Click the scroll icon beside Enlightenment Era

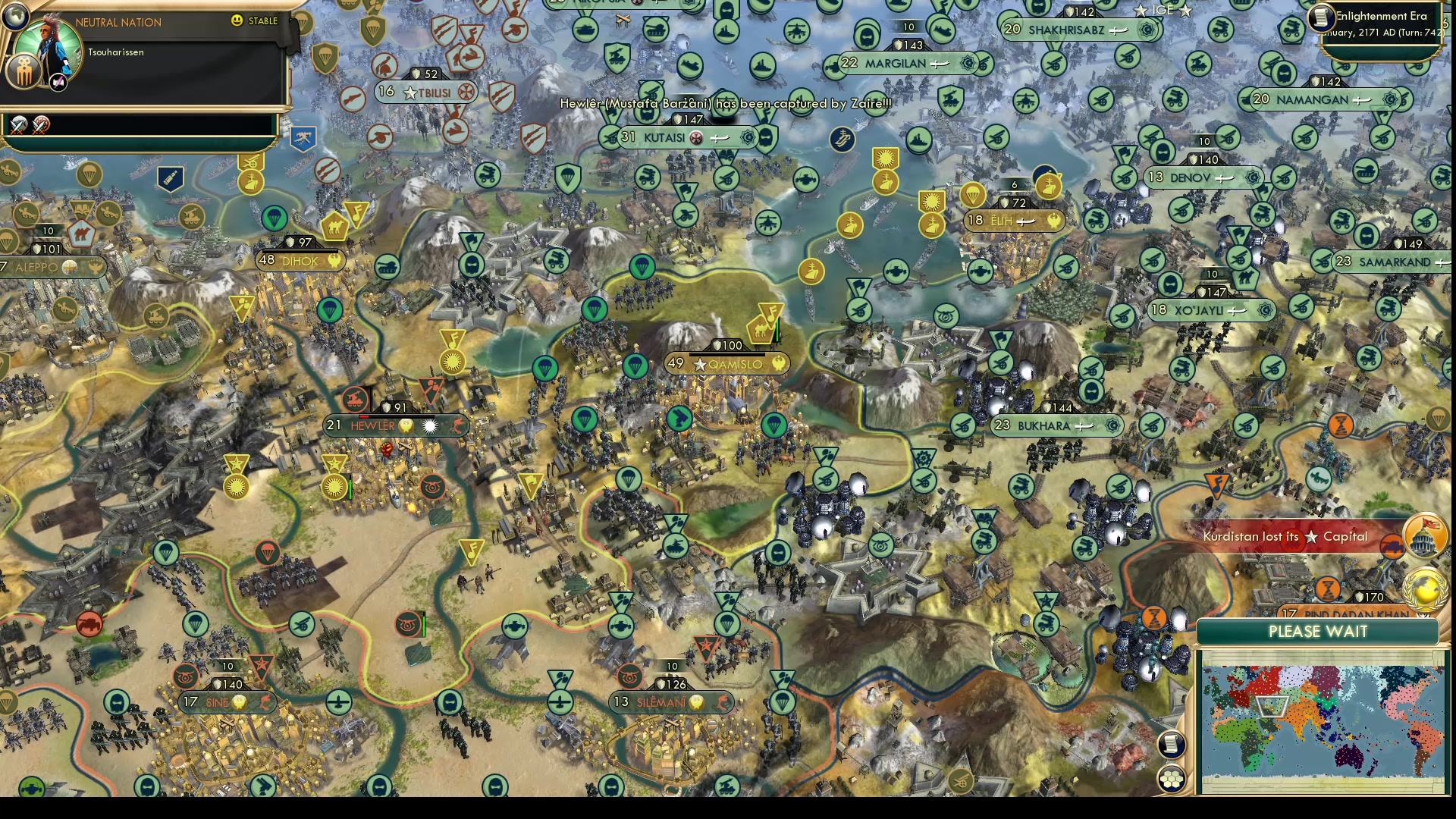click(1321, 18)
